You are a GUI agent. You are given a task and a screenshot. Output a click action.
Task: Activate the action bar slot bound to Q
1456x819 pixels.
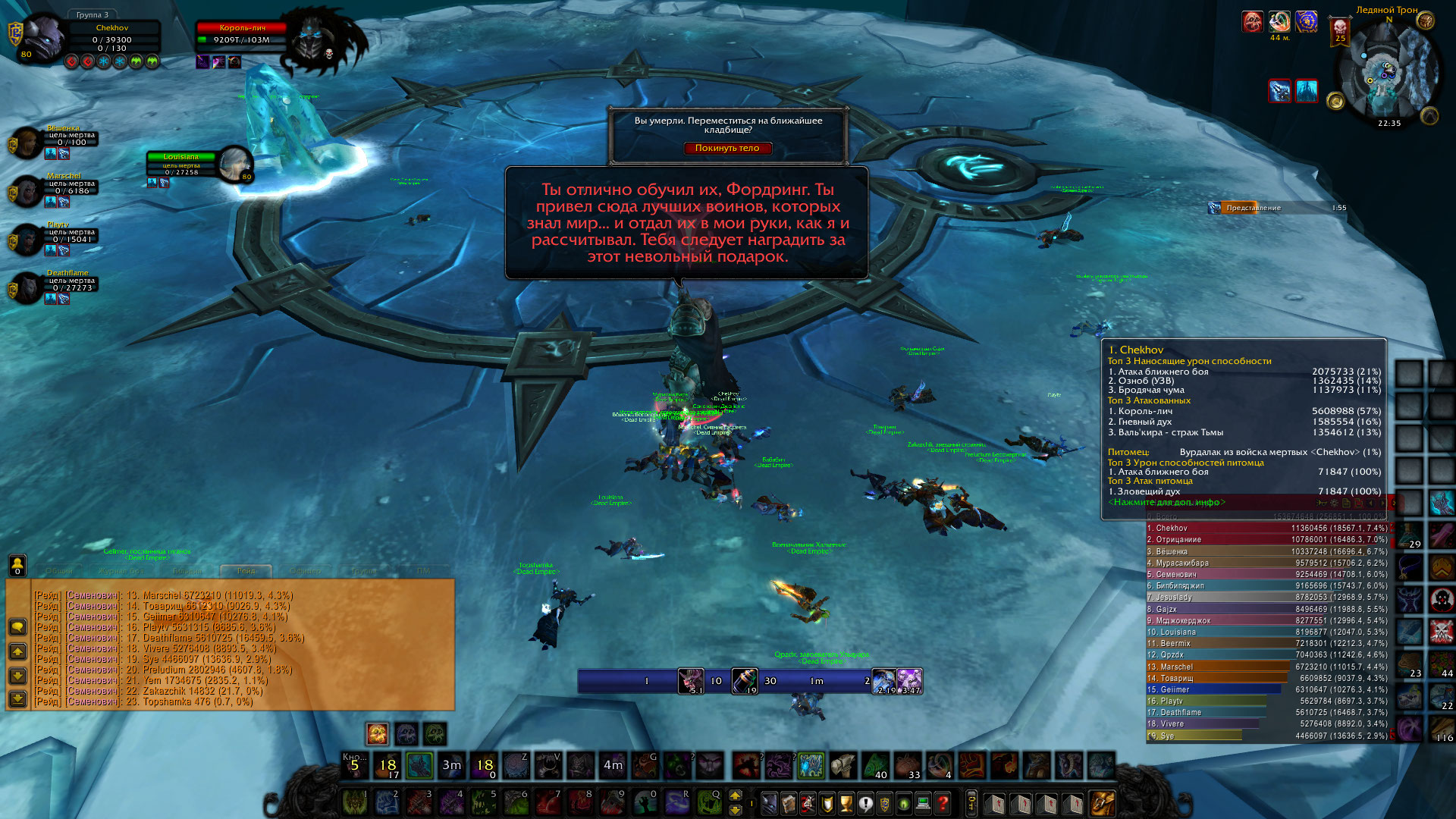coord(708,802)
